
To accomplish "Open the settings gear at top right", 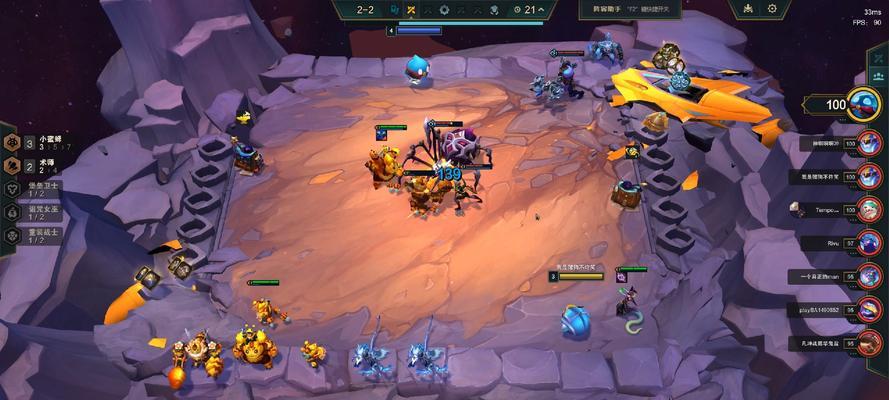I will click(772, 9).
